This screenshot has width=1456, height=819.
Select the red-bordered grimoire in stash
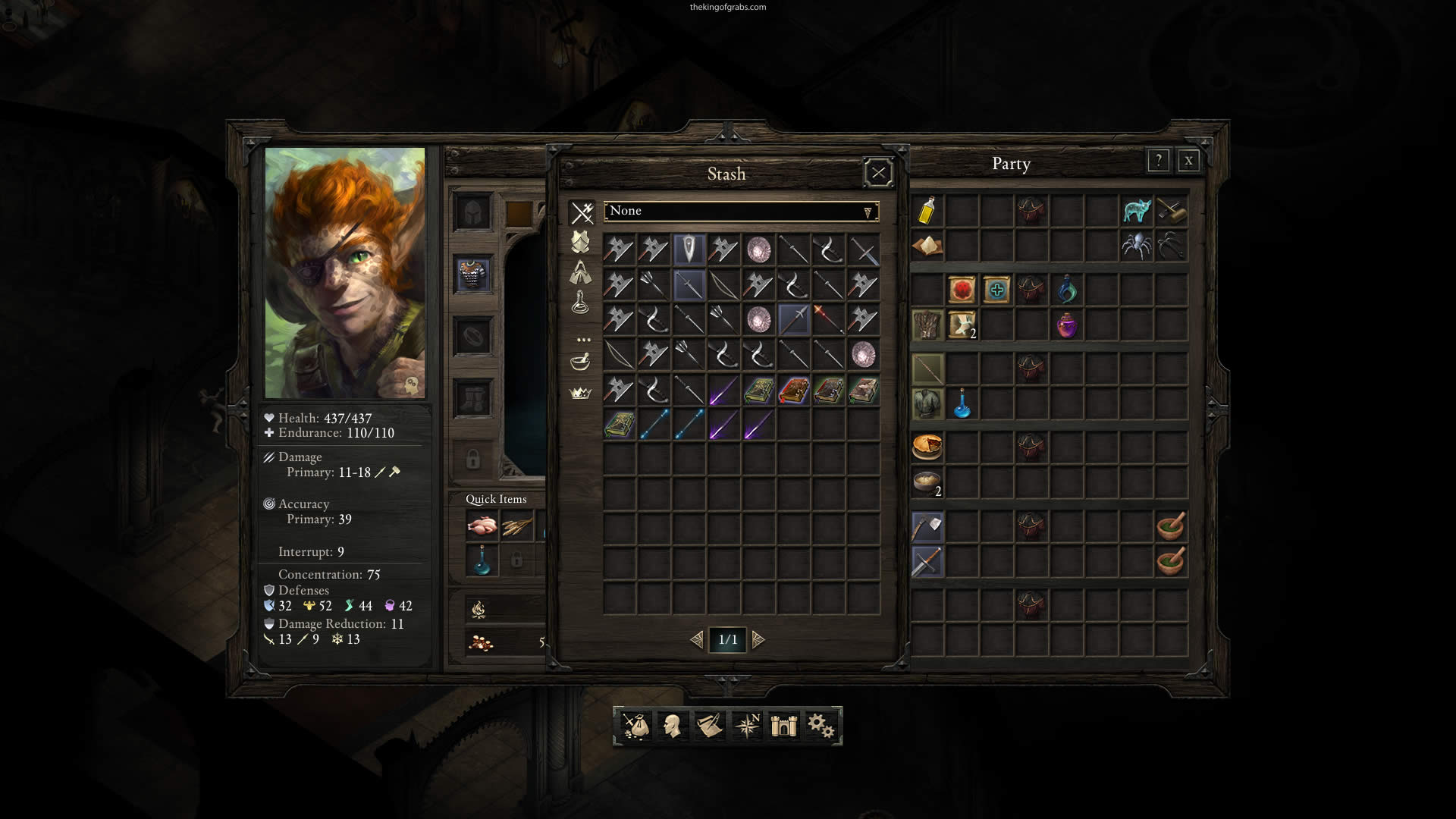[x=793, y=391]
